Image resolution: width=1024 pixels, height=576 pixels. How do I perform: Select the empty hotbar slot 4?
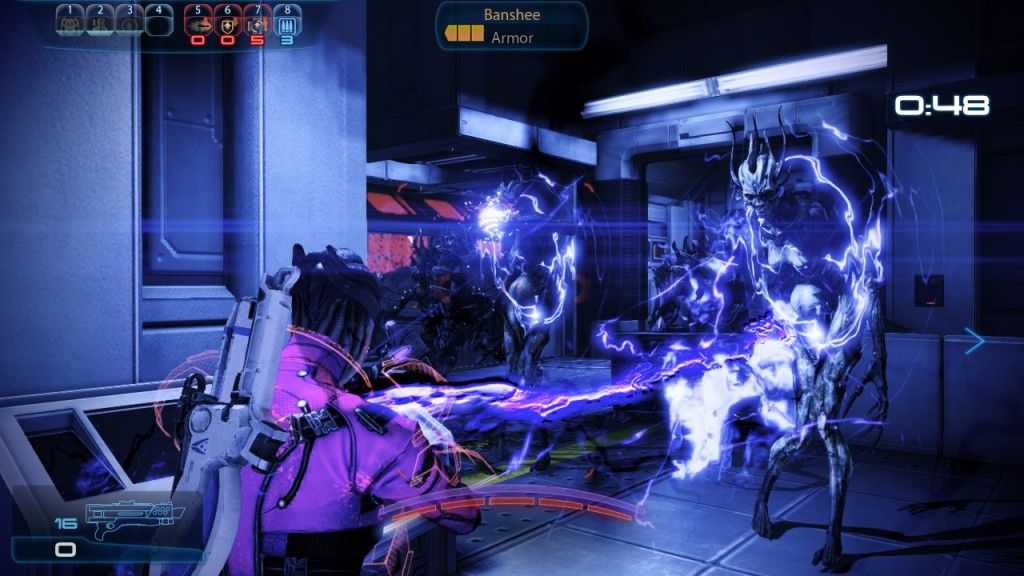(x=158, y=21)
